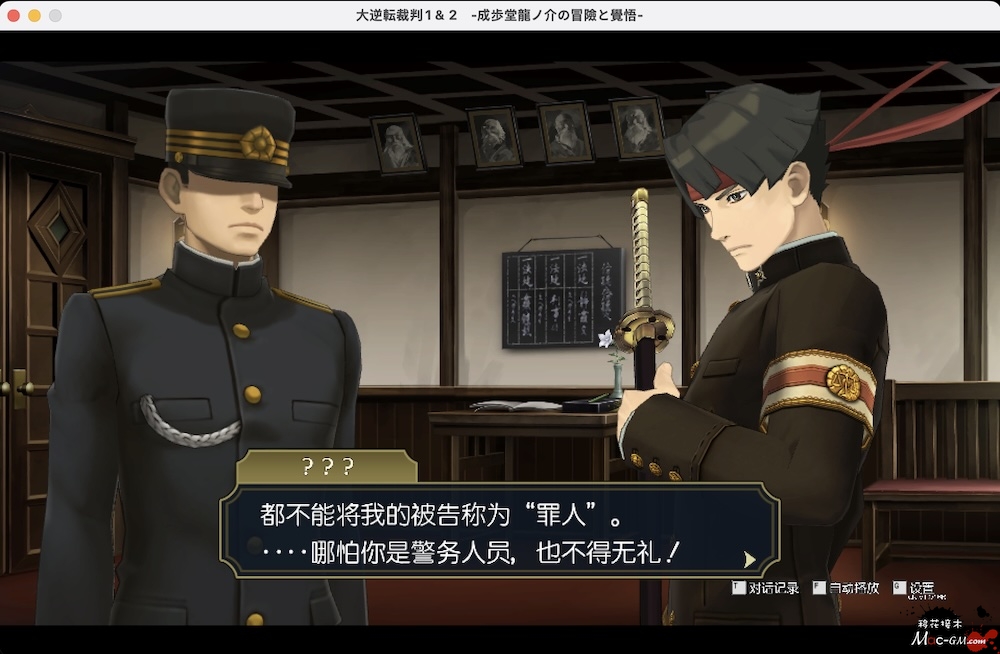Screen dimensions: 1000x654
Task: Open the 对话记录 dialogue log
Action: (767, 588)
